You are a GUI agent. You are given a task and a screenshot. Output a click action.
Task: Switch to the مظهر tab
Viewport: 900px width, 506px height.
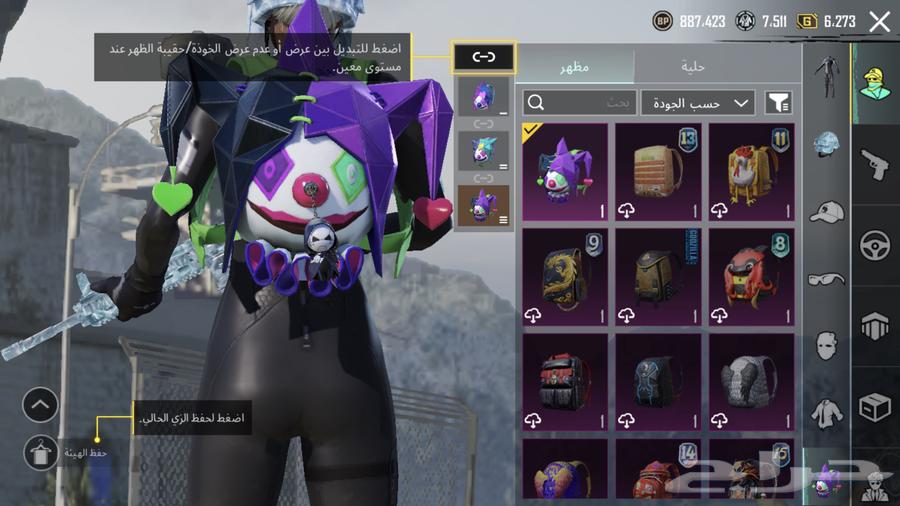click(x=576, y=67)
